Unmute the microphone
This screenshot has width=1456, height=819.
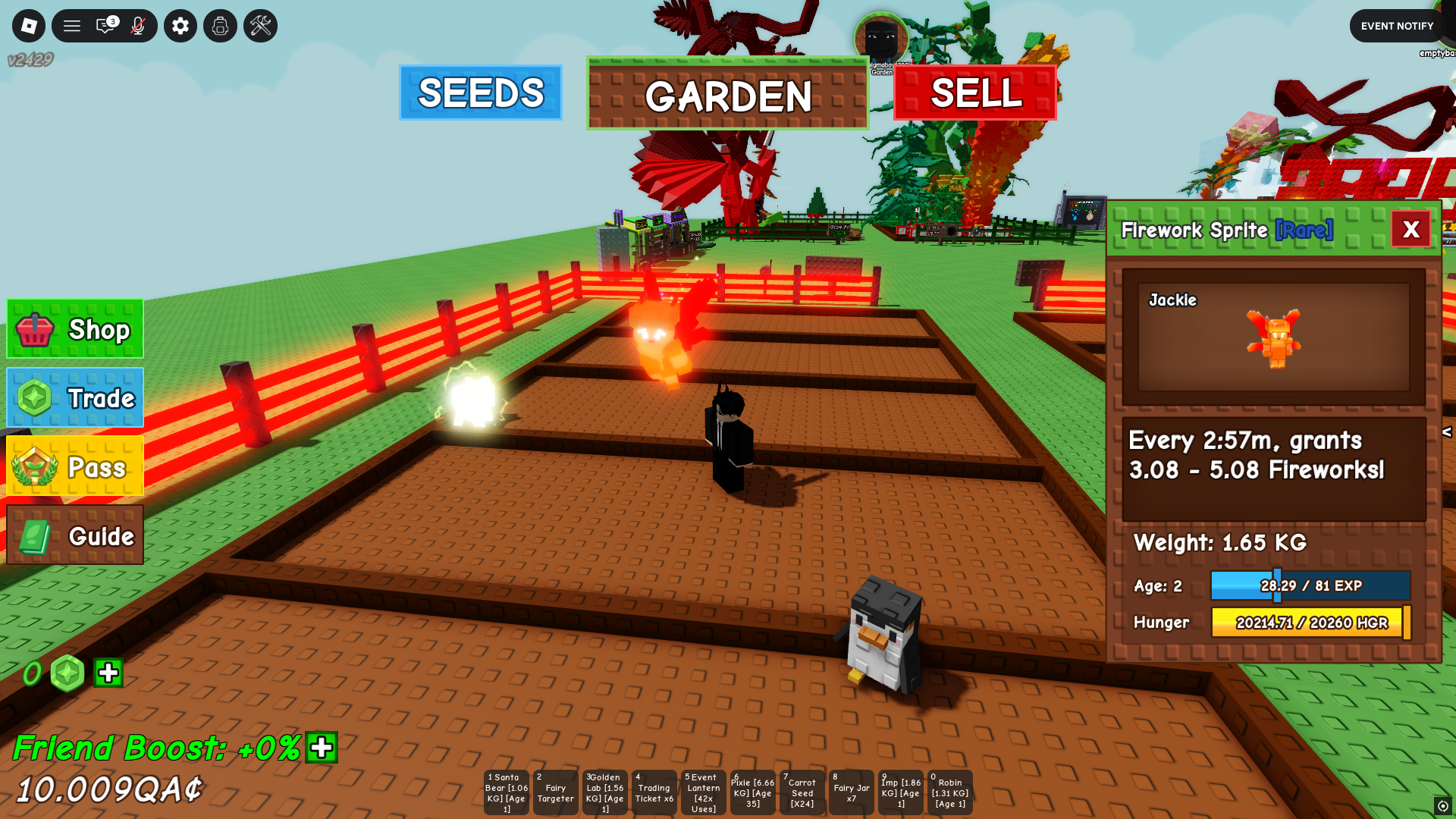tap(137, 25)
